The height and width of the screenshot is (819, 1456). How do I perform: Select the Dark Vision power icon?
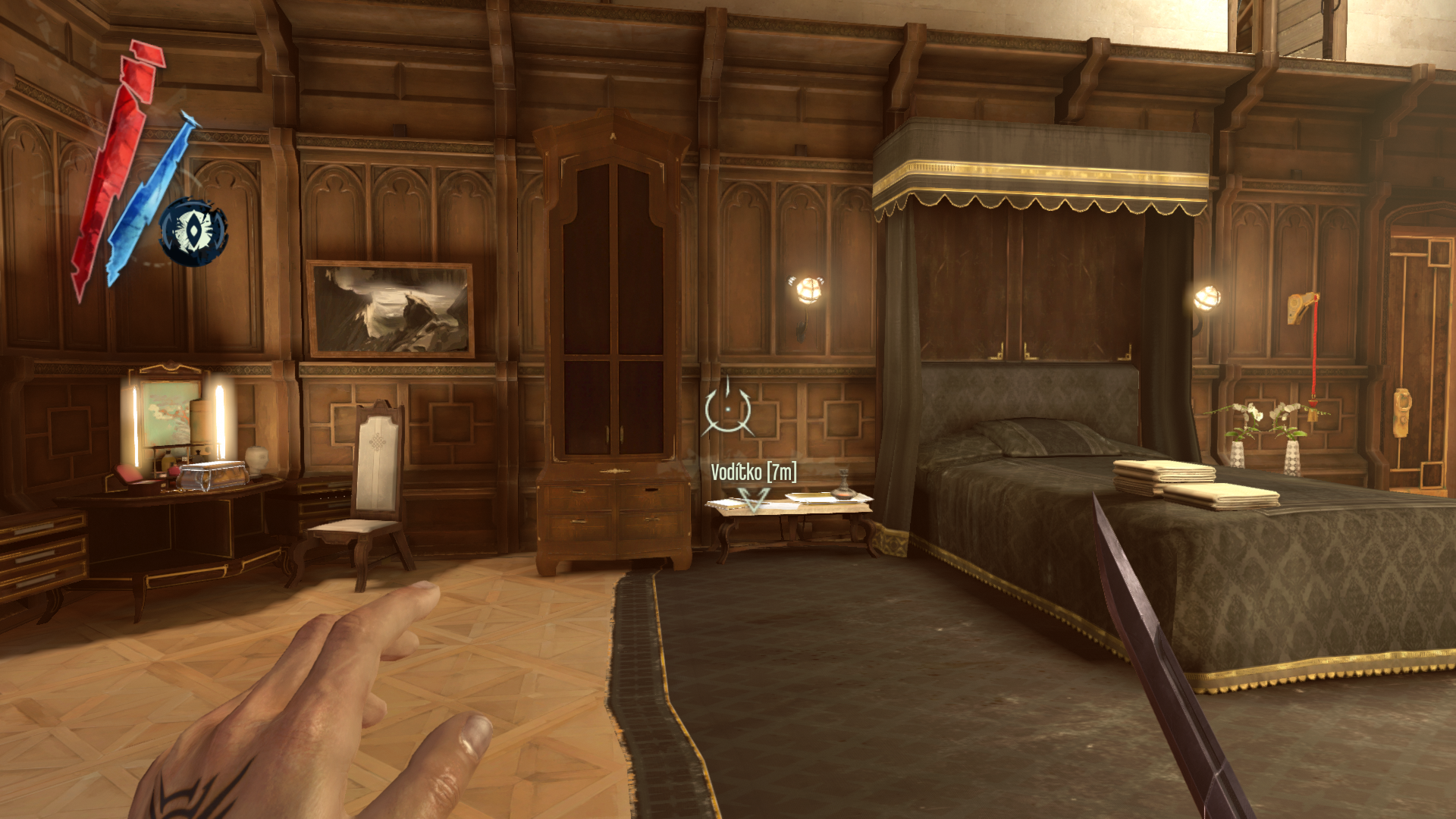[194, 231]
